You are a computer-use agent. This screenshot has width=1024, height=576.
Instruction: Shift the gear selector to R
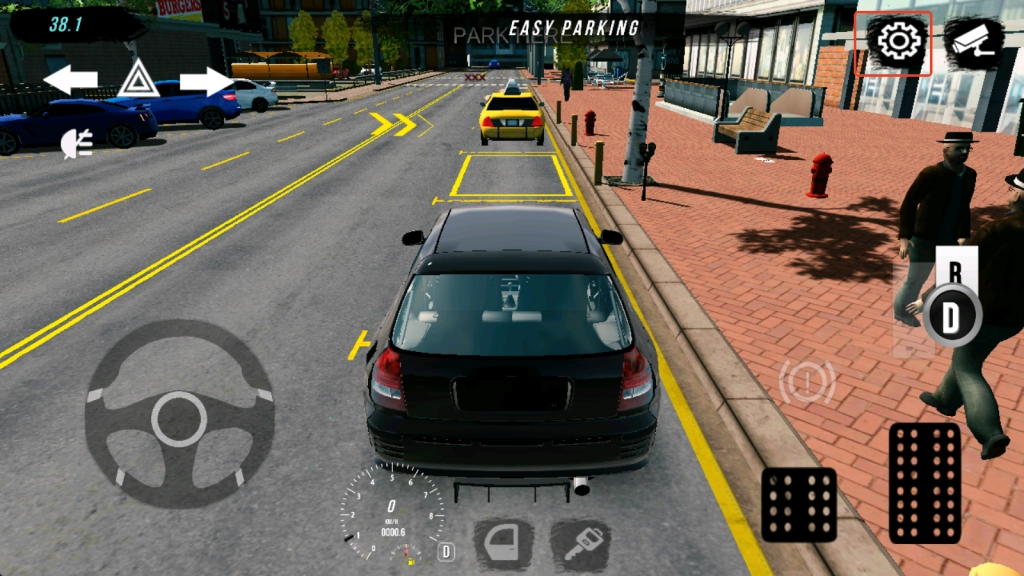[x=955, y=270]
